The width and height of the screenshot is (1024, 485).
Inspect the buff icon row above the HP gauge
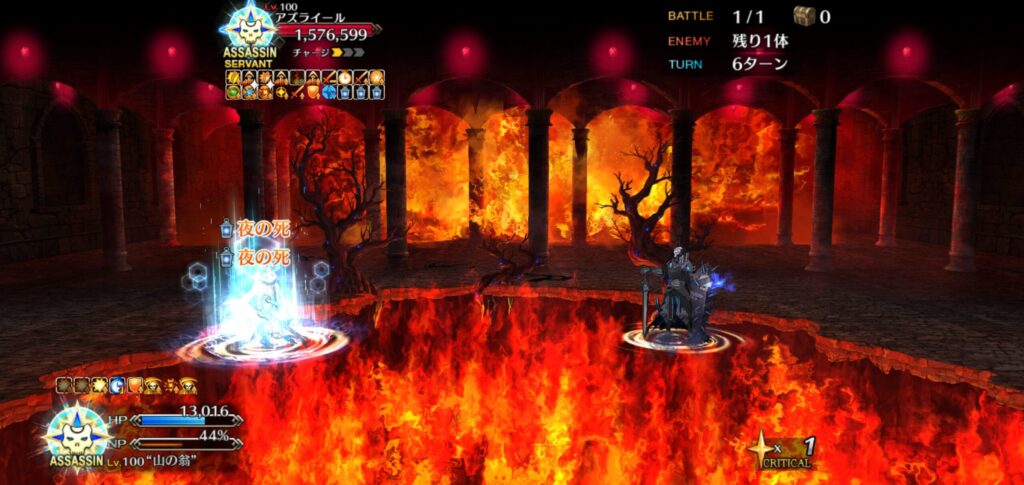pyautogui.click(x=125, y=385)
